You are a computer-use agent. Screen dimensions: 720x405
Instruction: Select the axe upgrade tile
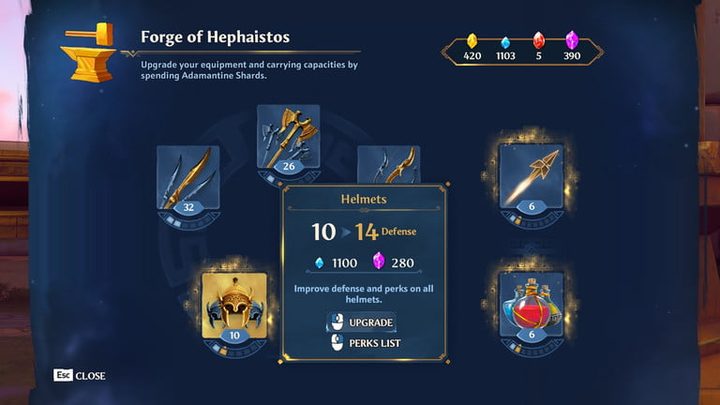pos(288,140)
